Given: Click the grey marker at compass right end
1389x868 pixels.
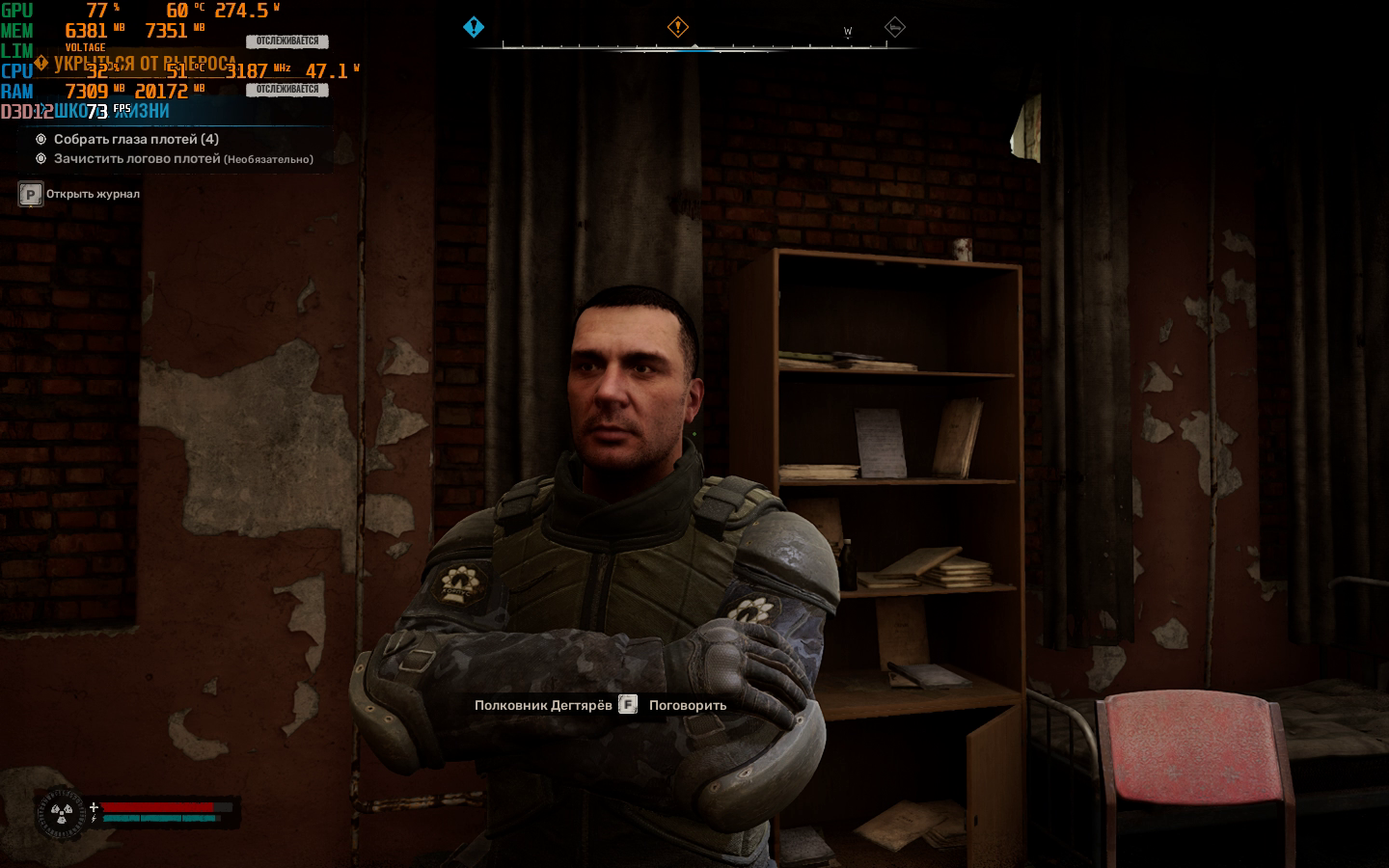Looking at the screenshot, I should [x=894, y=27].
